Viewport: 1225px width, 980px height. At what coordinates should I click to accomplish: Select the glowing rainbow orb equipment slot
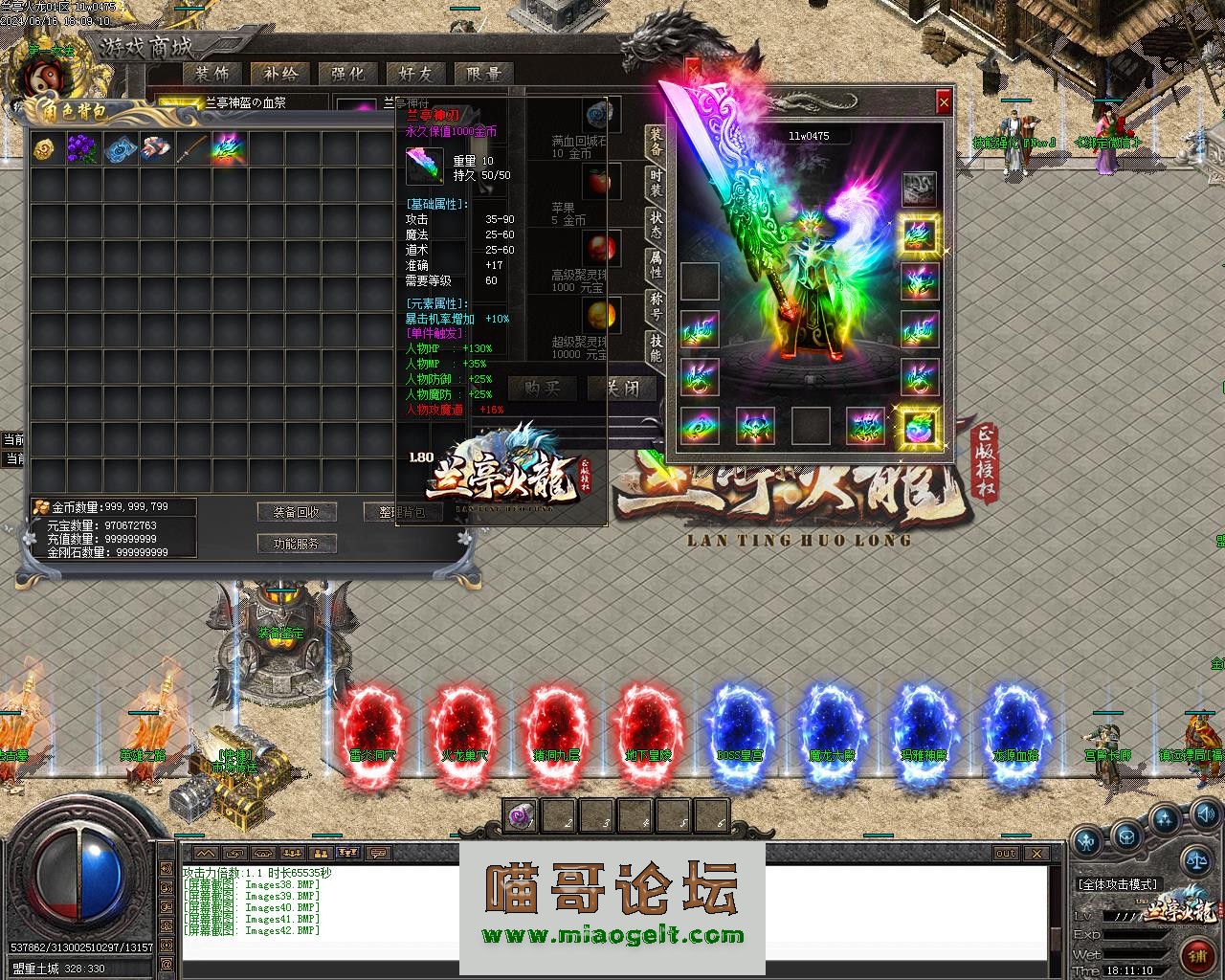pyautogui.click(x=920, y=425)
